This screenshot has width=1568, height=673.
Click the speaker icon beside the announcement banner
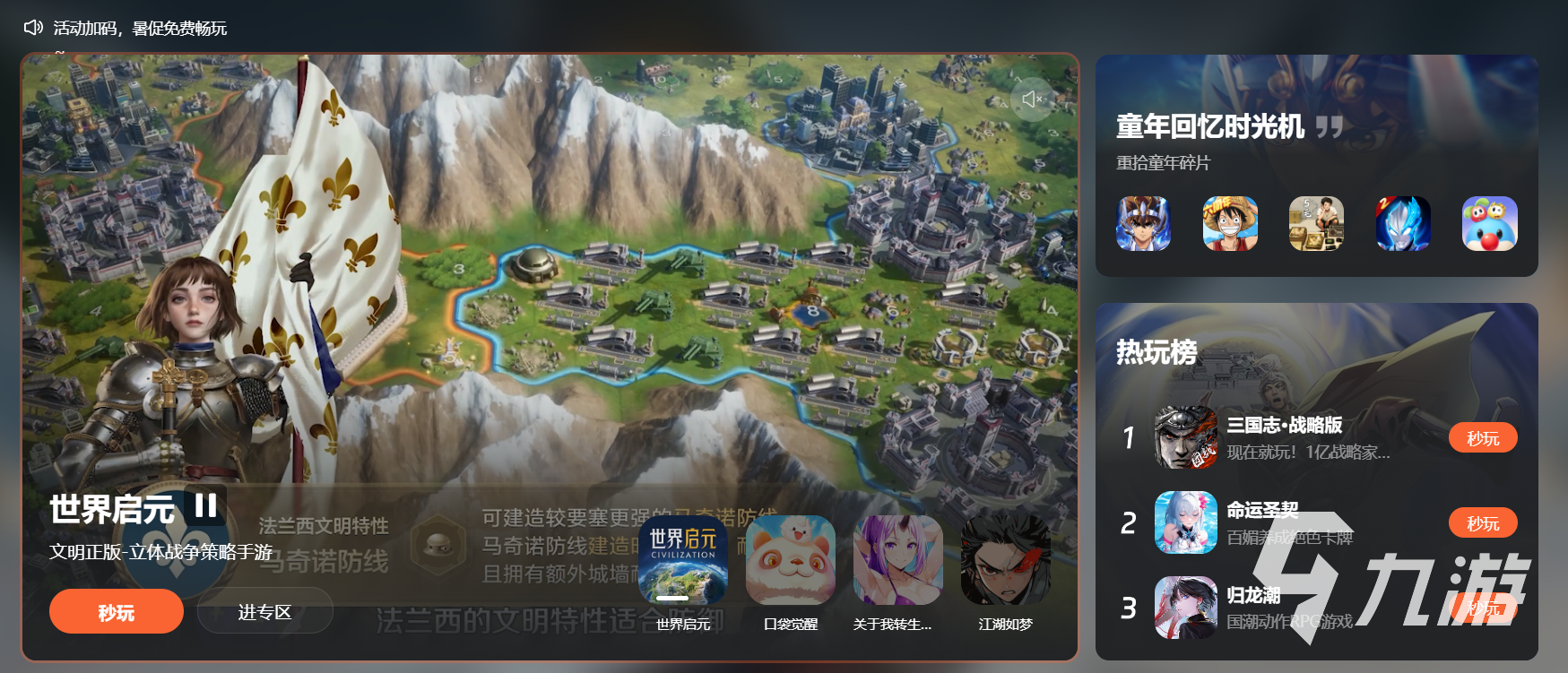(32, 27)
